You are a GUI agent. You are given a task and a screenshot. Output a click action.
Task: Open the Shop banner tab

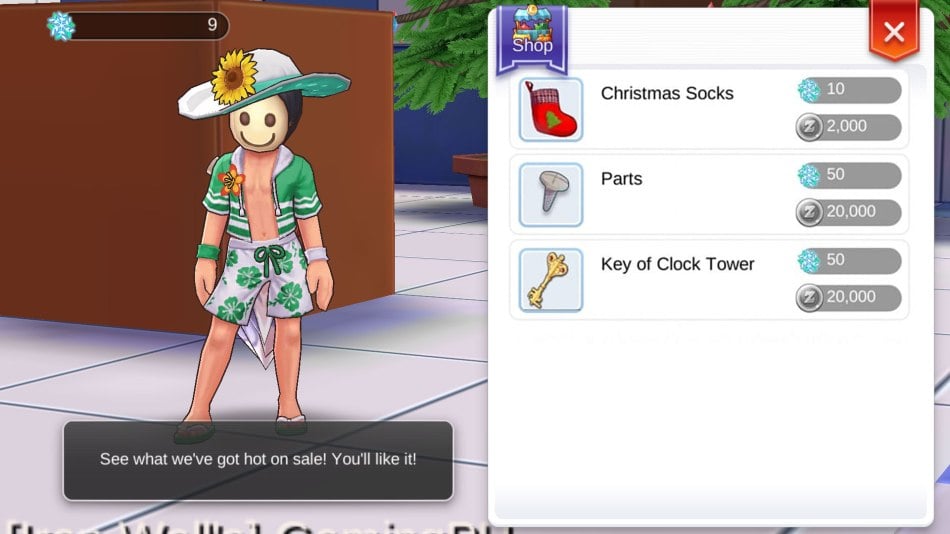point(532,40)
